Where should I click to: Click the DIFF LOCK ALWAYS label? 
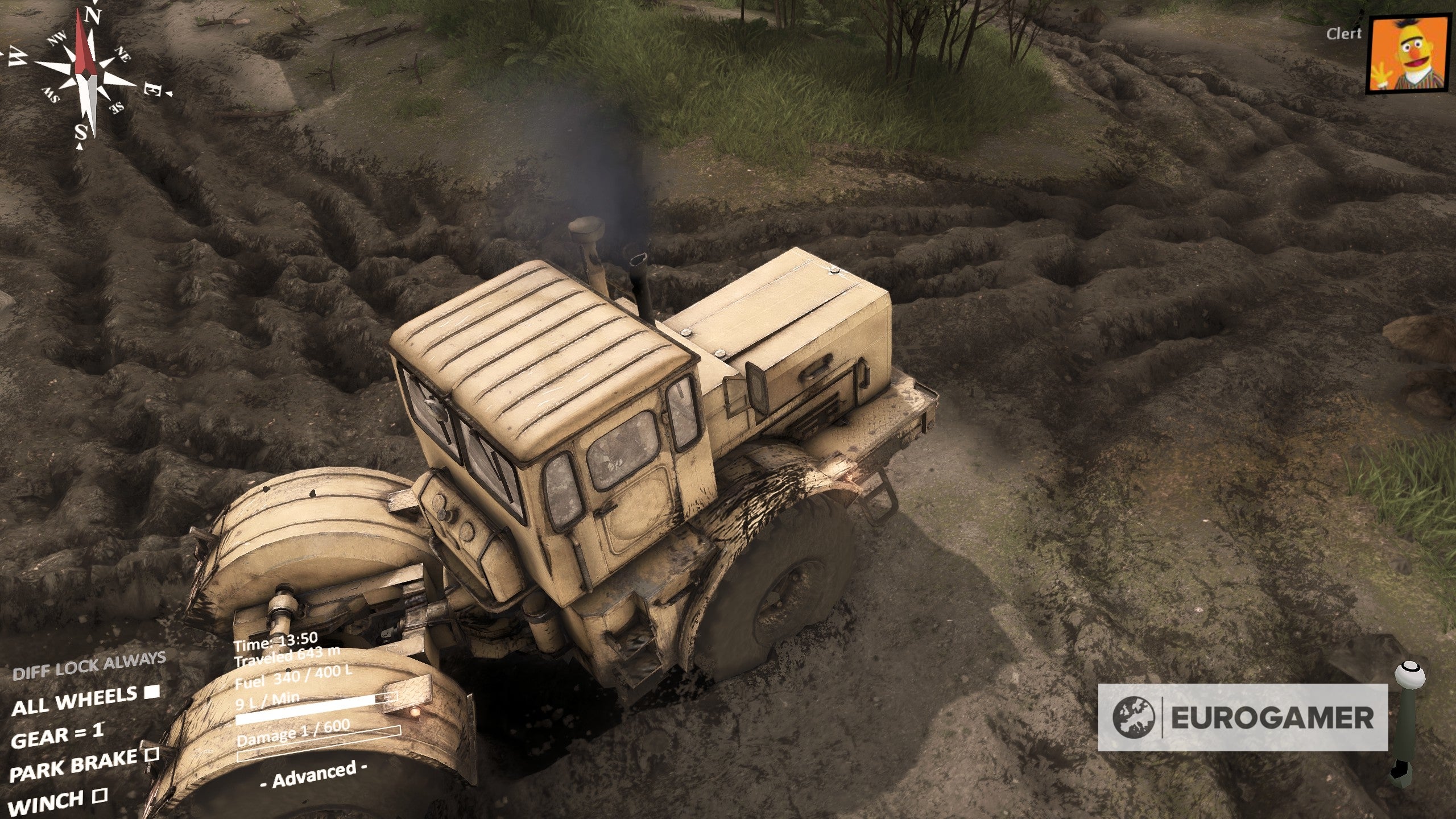tap(89, 667)
